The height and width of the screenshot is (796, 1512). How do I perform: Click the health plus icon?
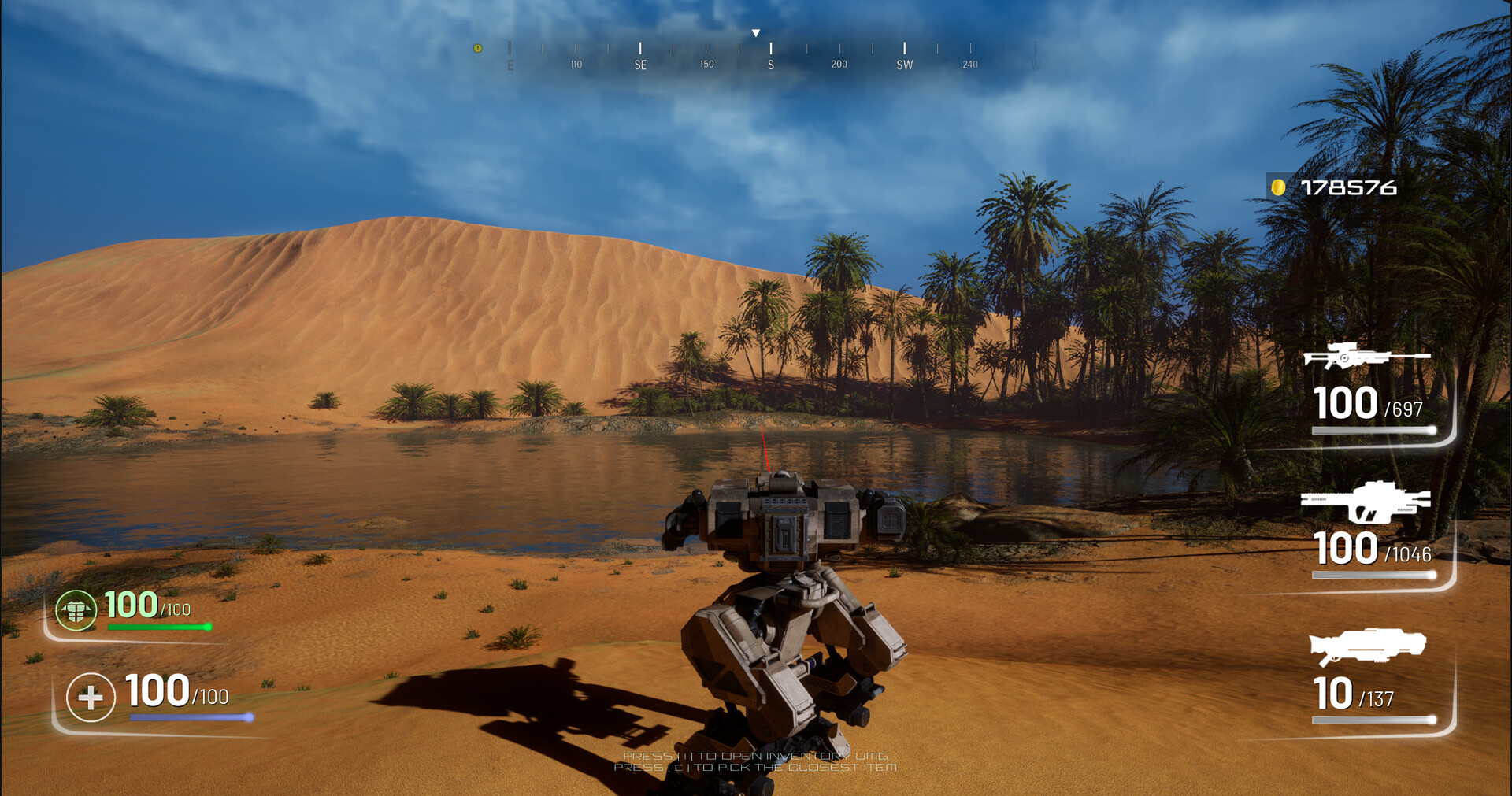point(90,696)
